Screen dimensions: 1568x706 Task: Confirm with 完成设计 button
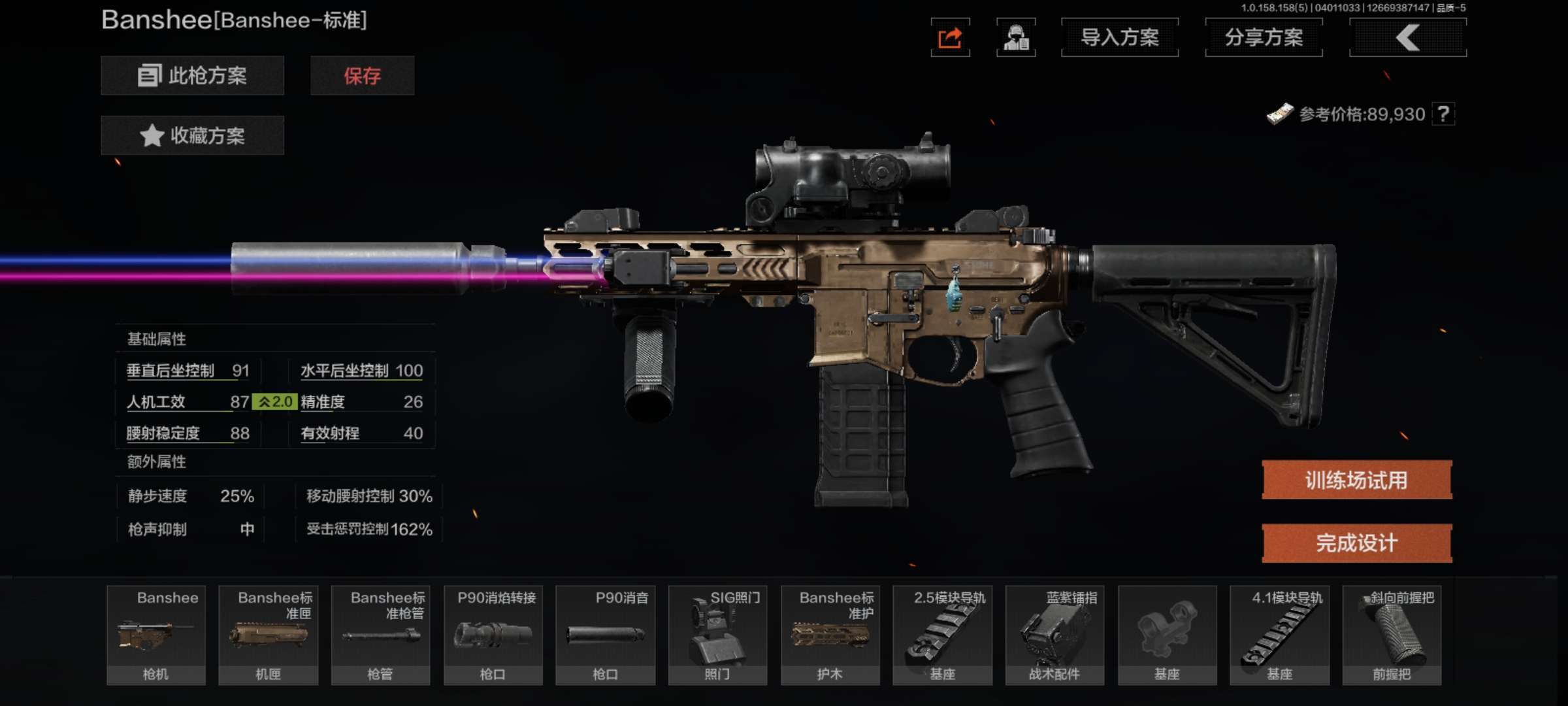tap(1356, 543)
